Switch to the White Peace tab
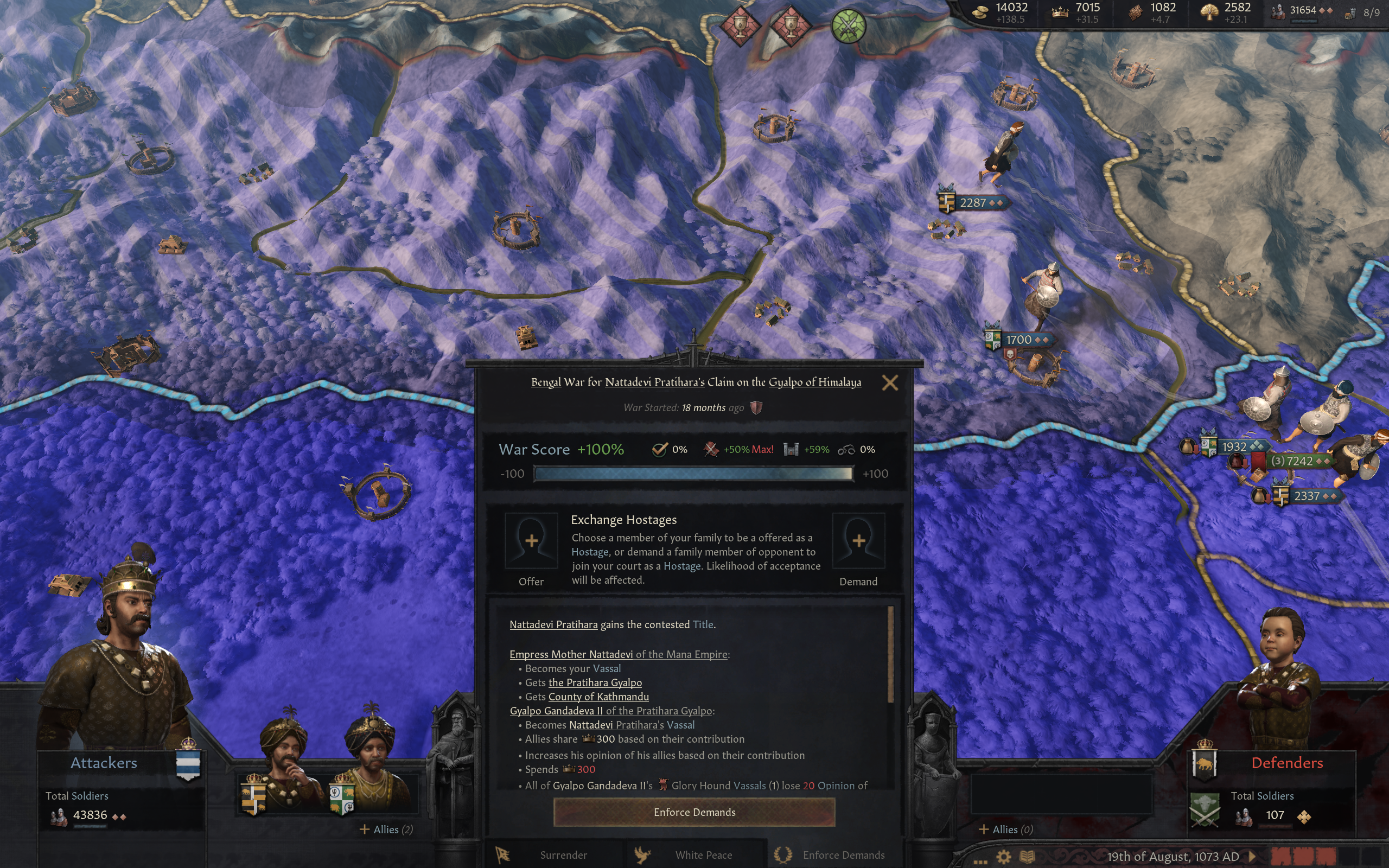Viewport: 1389px width, 868px height. click(x=695, y=855)
